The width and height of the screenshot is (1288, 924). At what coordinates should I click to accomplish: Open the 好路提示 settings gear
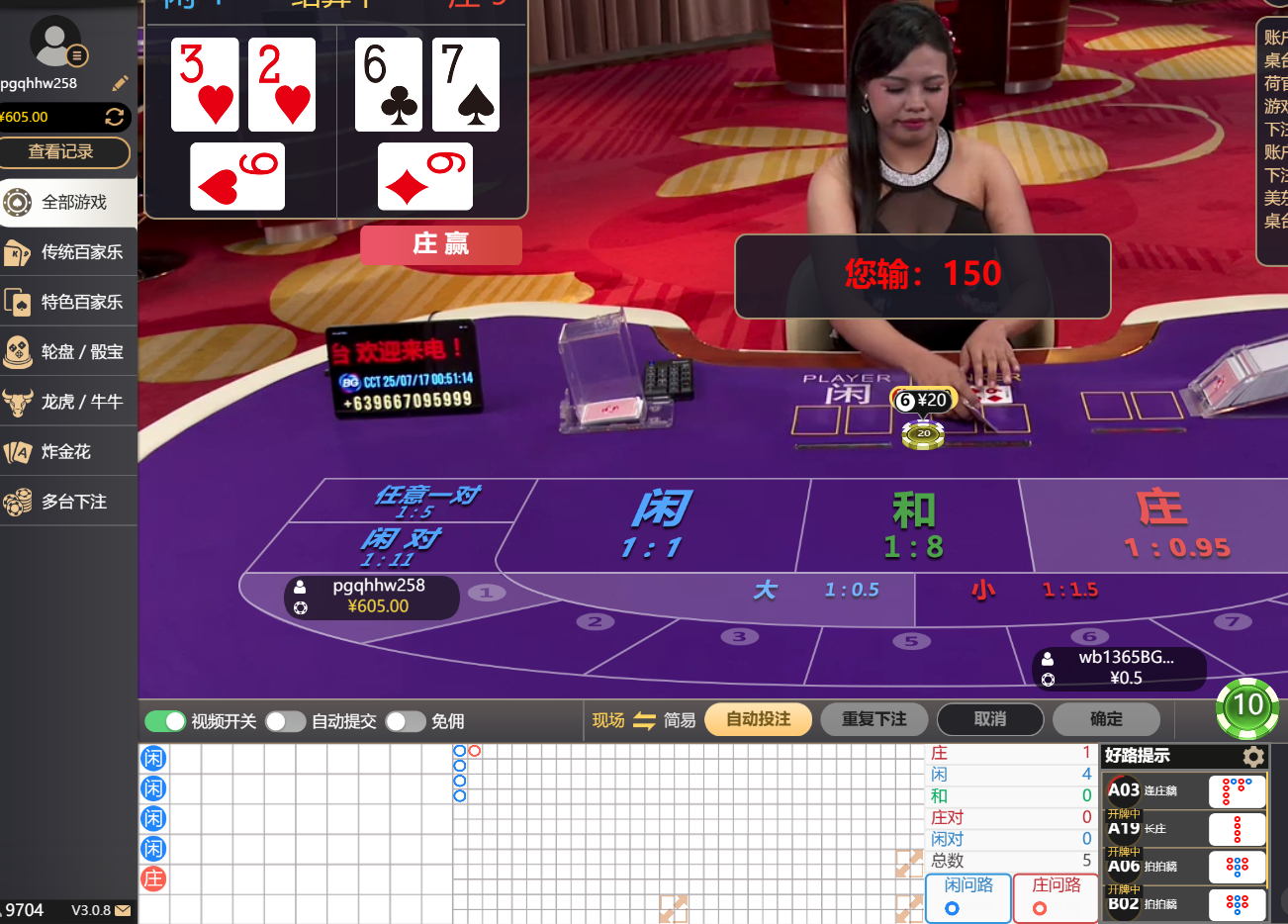point(1253,757)
